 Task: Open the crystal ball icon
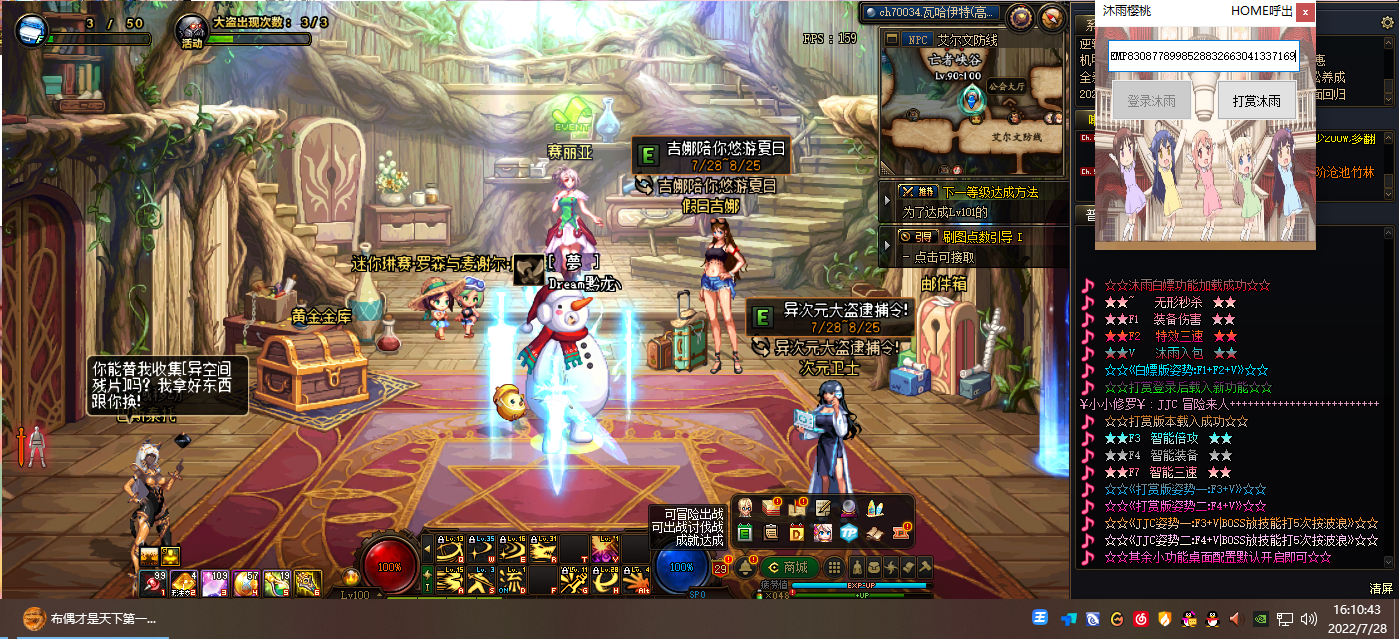click(x=848, y=508)
